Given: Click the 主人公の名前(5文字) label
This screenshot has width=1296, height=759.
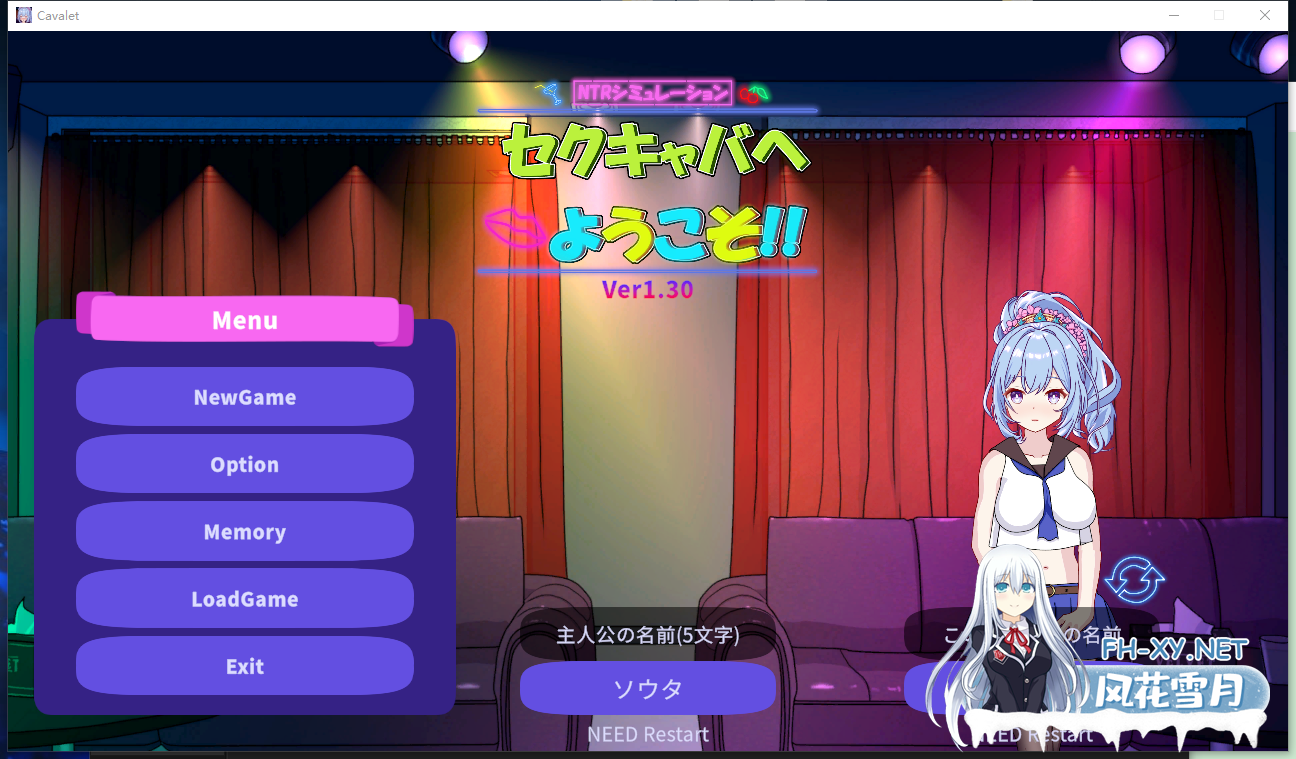Looking at the screenshot, I should [x=648, y=634].
